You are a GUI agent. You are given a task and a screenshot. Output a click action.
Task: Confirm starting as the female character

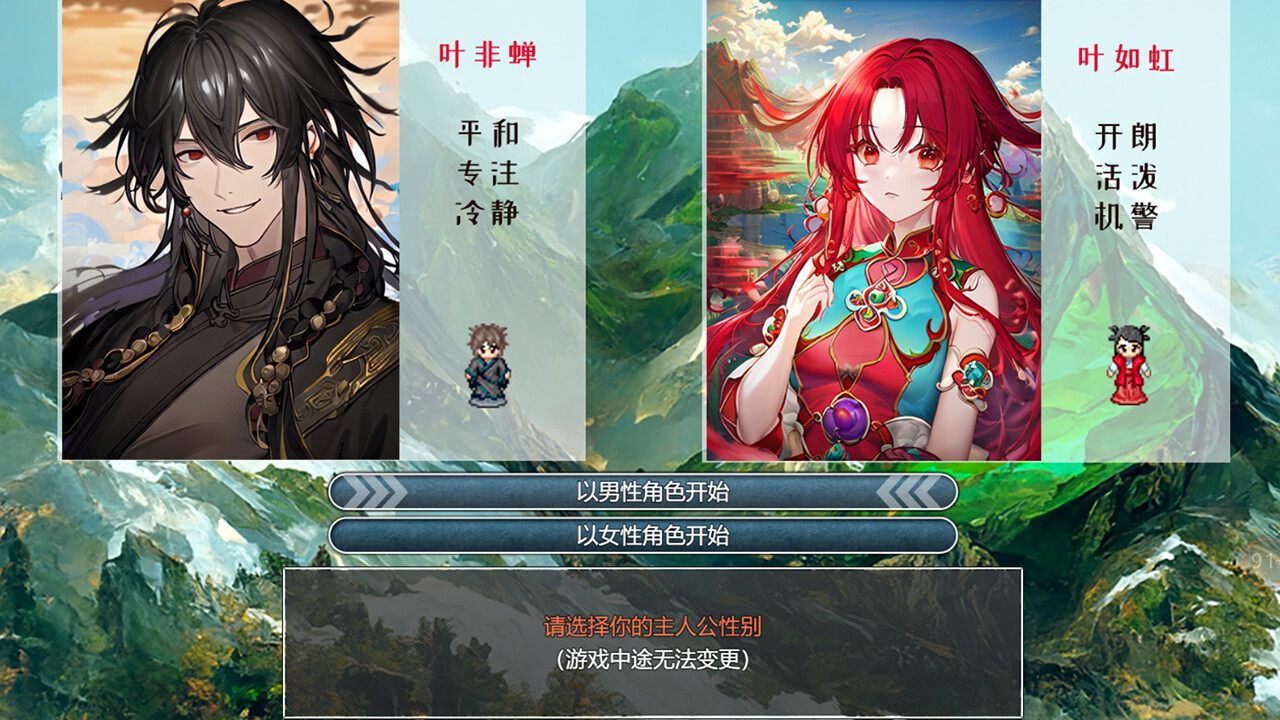point(640,536)
